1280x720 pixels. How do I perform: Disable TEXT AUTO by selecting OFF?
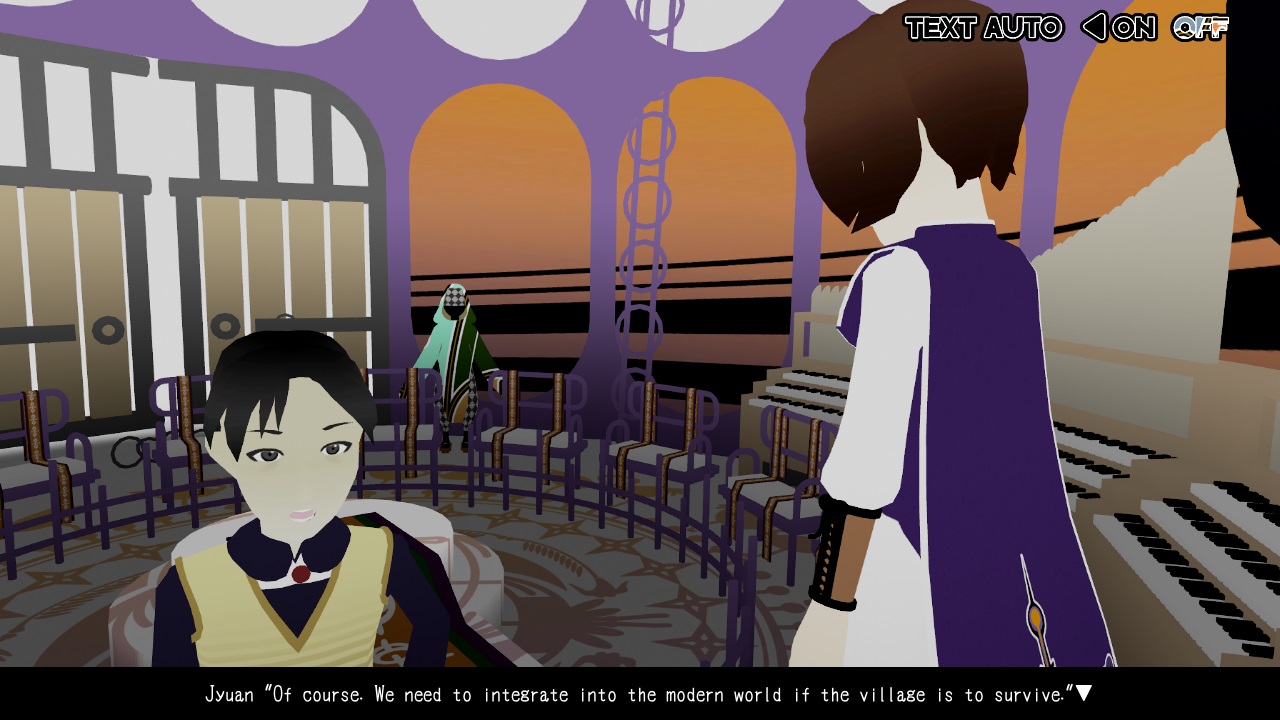(1198, 29)
